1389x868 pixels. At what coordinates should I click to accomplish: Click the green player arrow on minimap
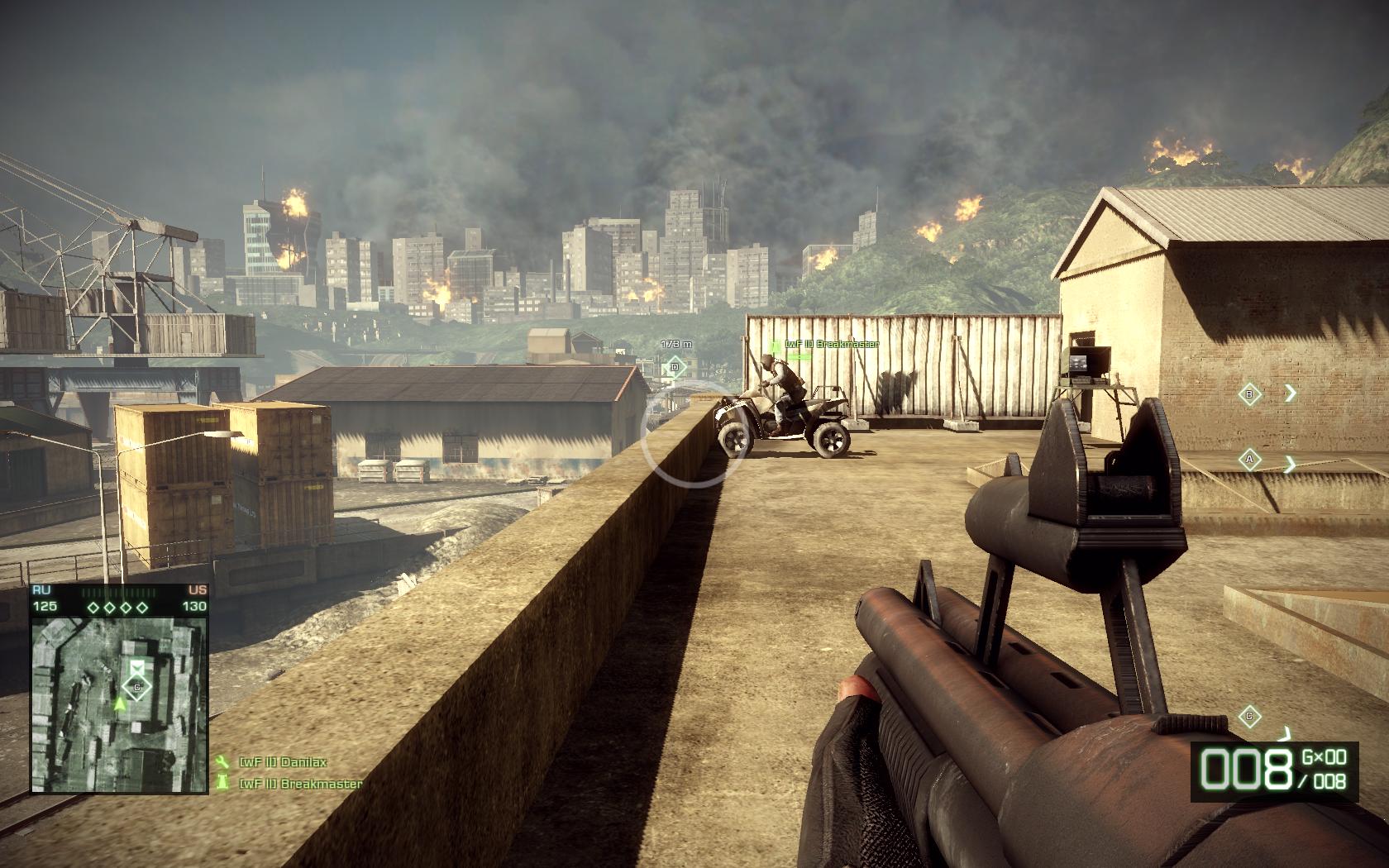120,703
